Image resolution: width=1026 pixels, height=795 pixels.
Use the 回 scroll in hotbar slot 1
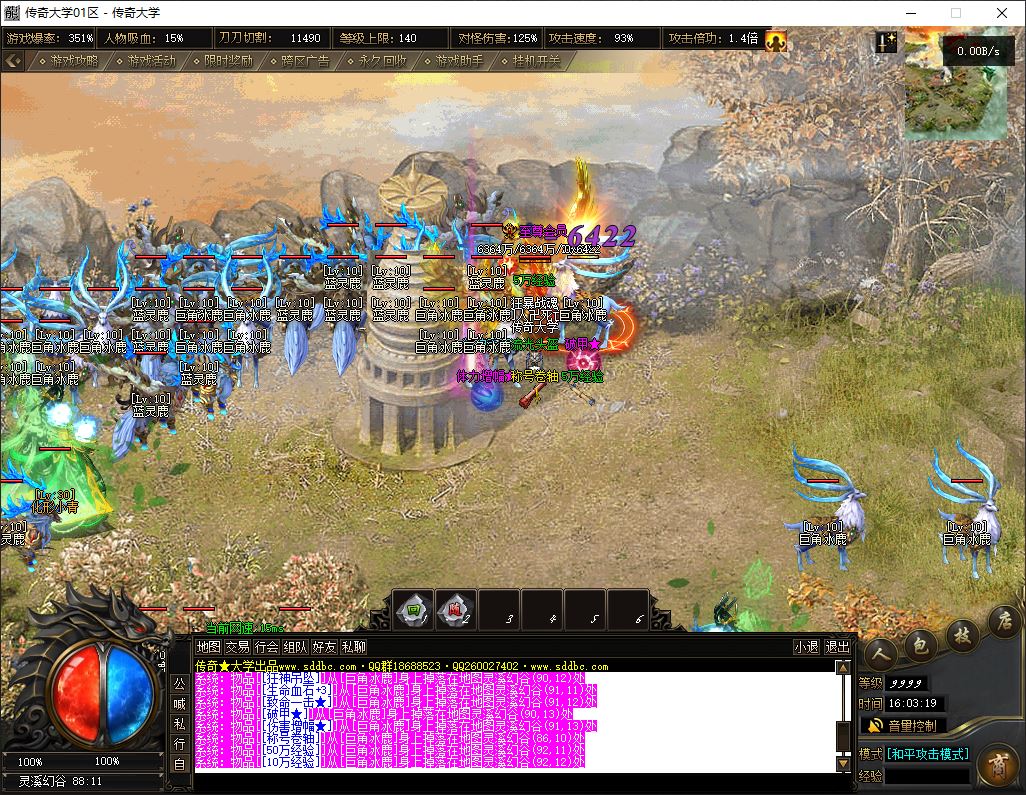[x=413, y=611]
